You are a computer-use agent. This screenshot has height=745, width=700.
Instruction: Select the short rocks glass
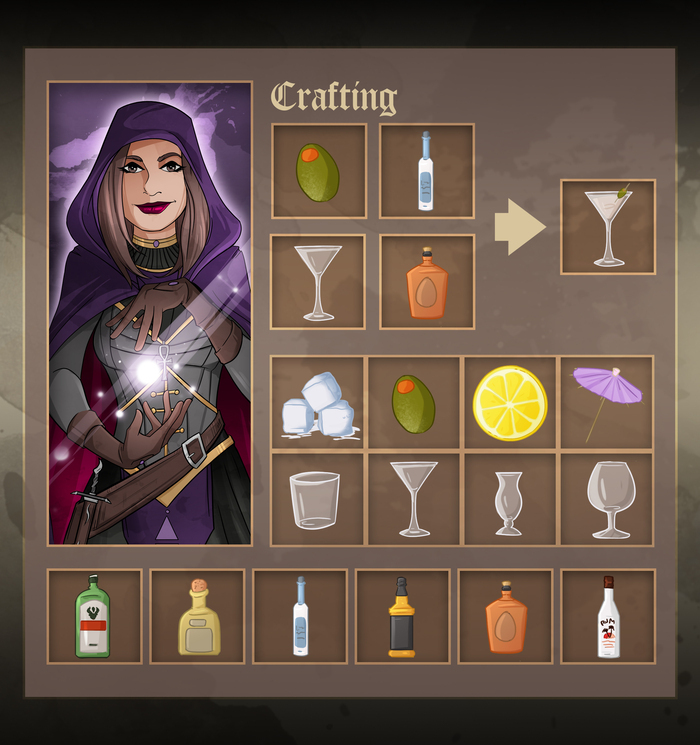pyautogui.click(x=318, y=499)
